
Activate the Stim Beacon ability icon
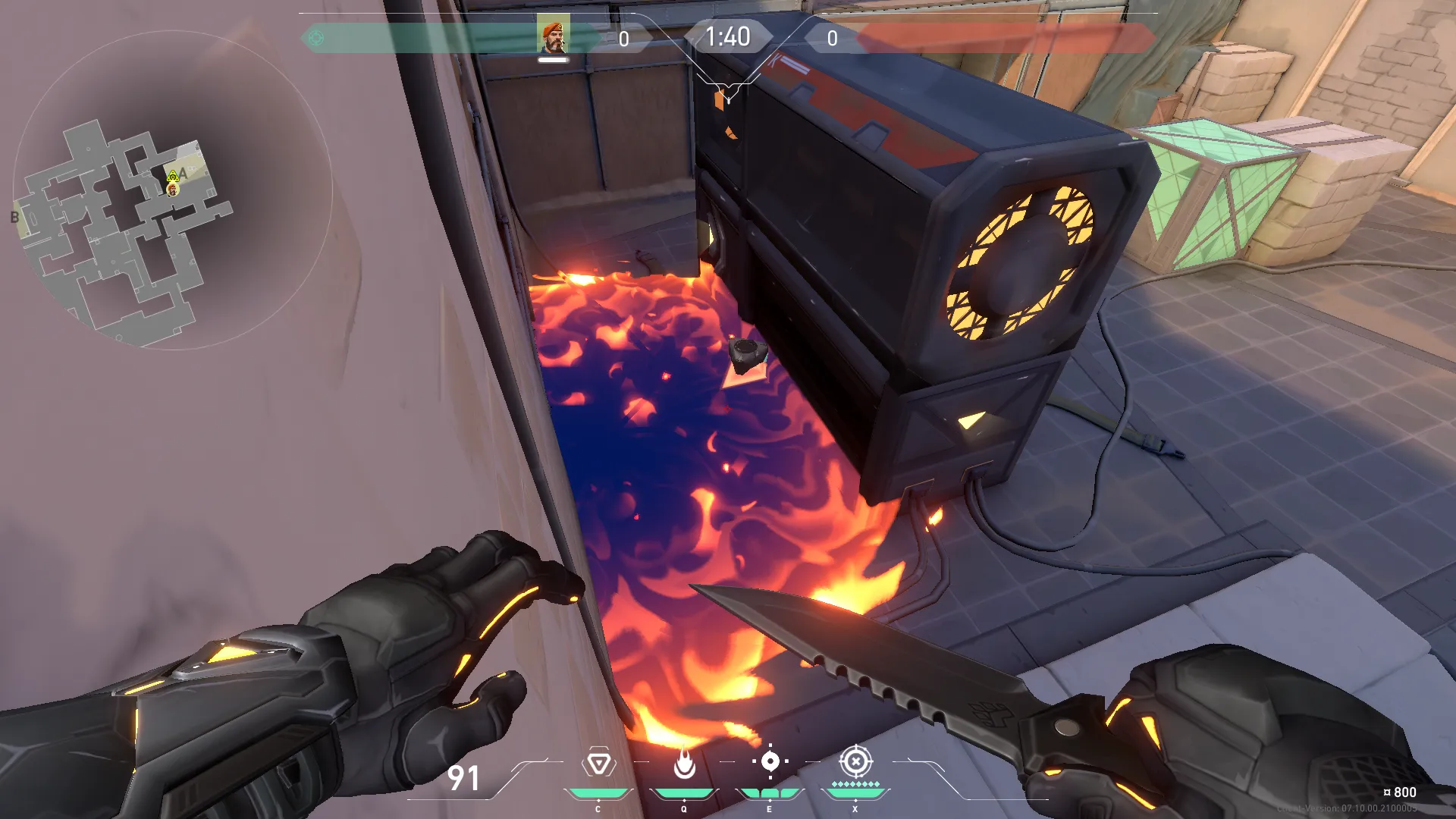(598, 763)
